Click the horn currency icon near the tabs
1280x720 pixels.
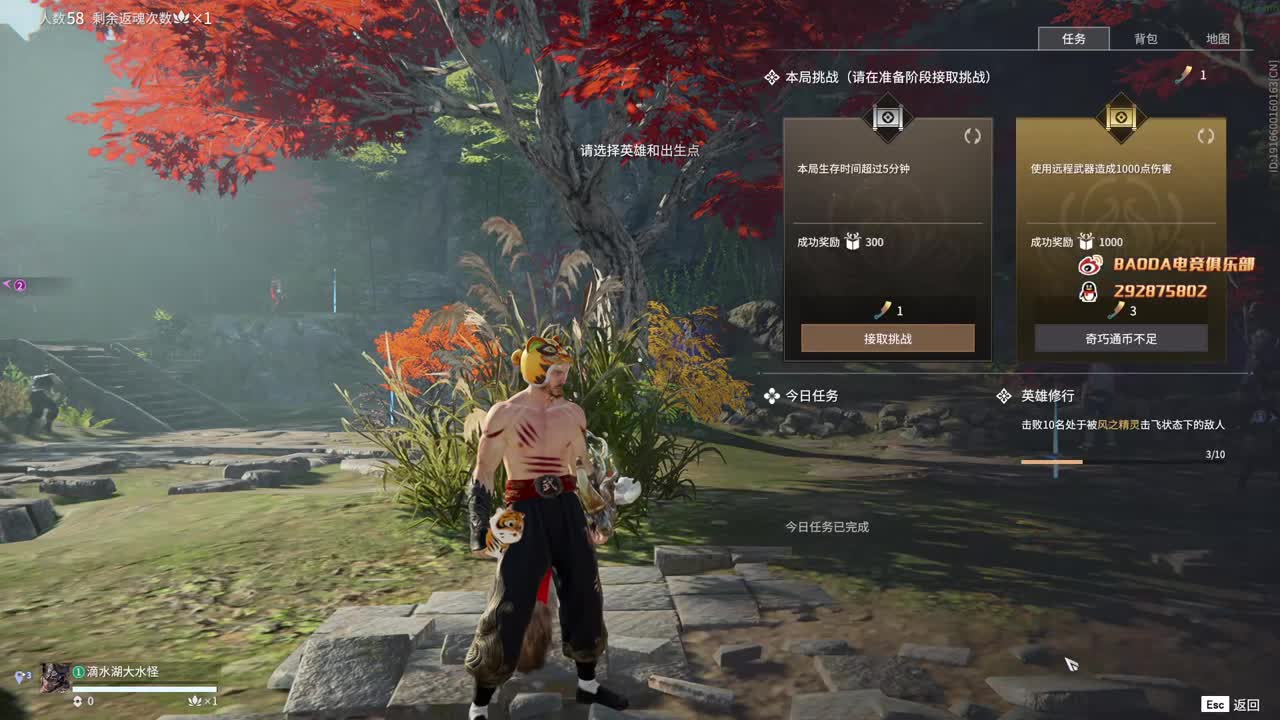point(1184,74)
